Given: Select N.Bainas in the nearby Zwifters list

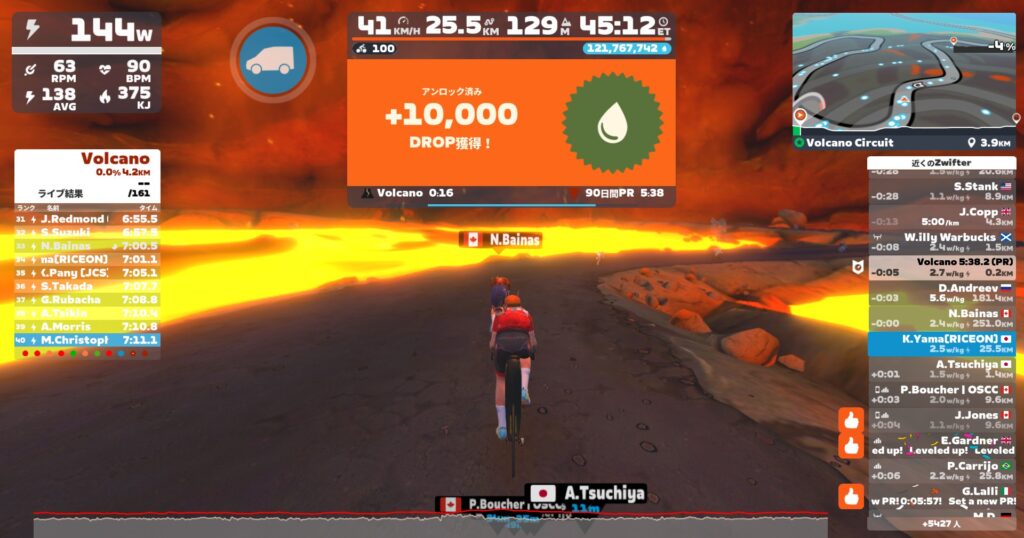Looking at the screenshot, I should click(x=940, y=318).
